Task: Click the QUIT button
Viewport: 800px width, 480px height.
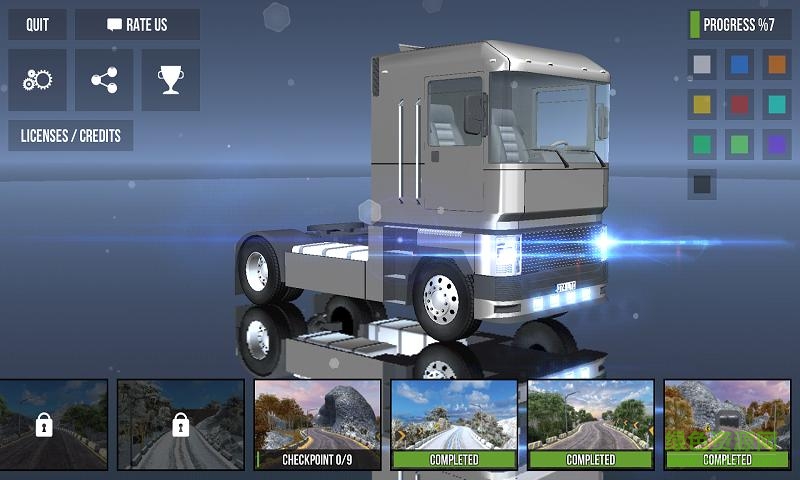Action: tap(37, 24)
